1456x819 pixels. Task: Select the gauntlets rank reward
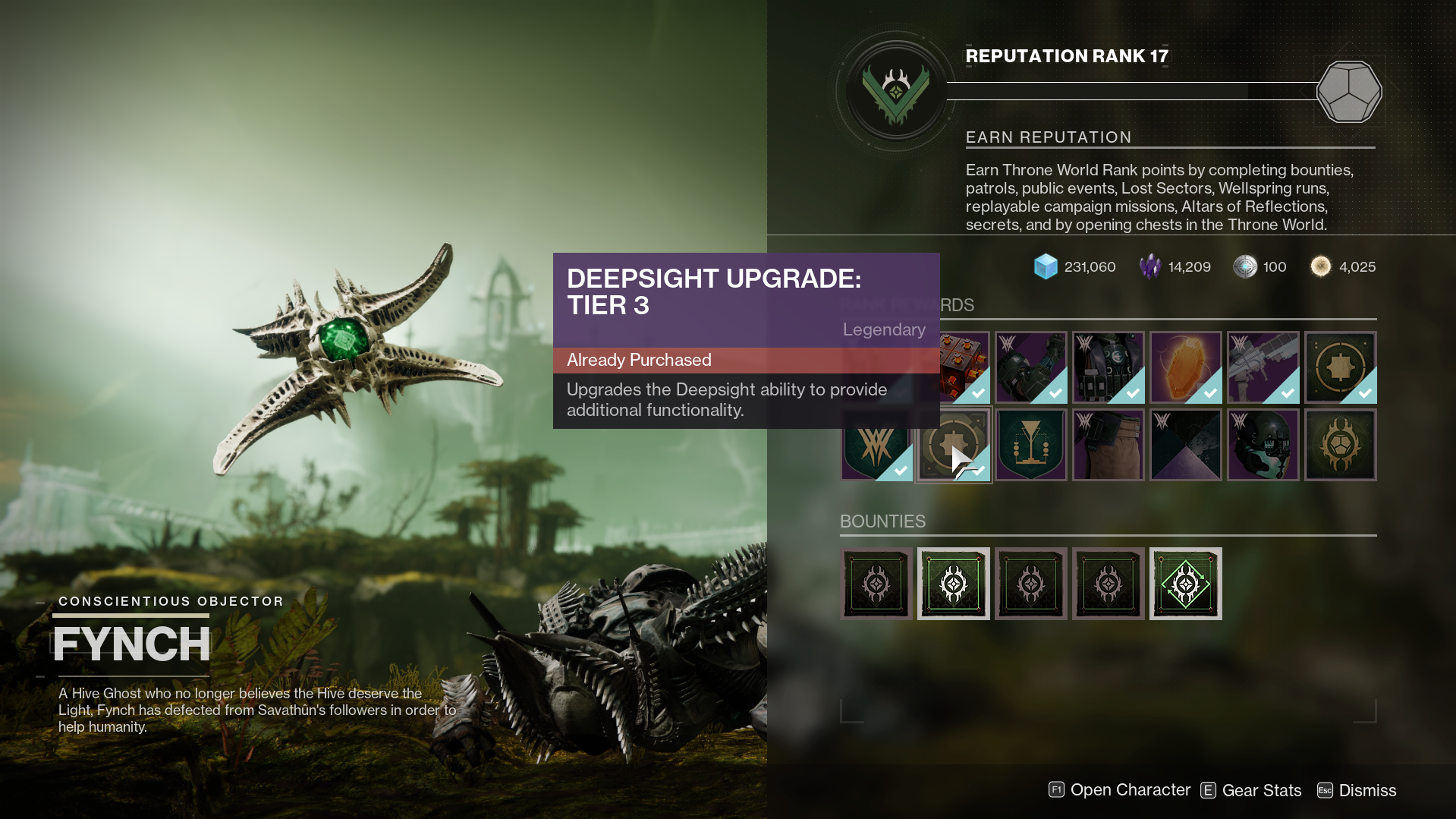(1031, 367)
